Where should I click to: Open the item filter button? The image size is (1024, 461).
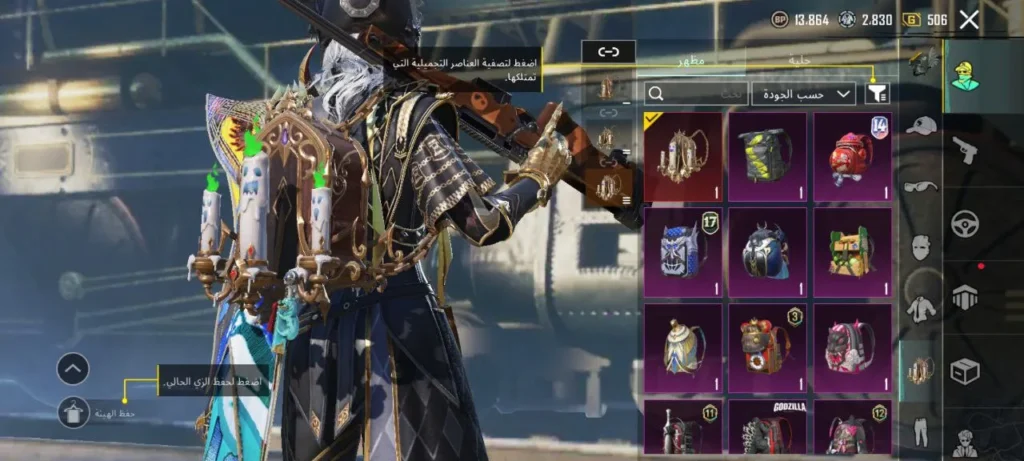point(877,94)
